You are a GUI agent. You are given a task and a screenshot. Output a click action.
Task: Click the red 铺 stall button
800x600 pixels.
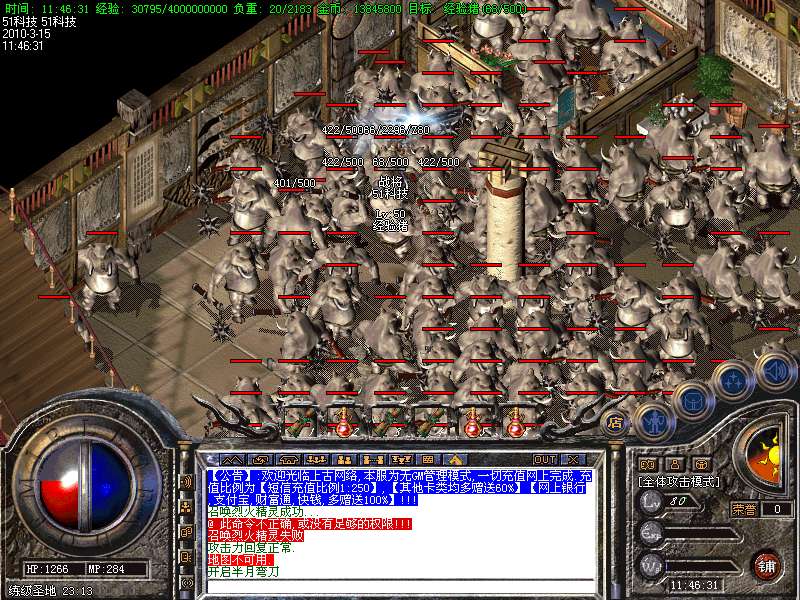click(x=766, y=565)
